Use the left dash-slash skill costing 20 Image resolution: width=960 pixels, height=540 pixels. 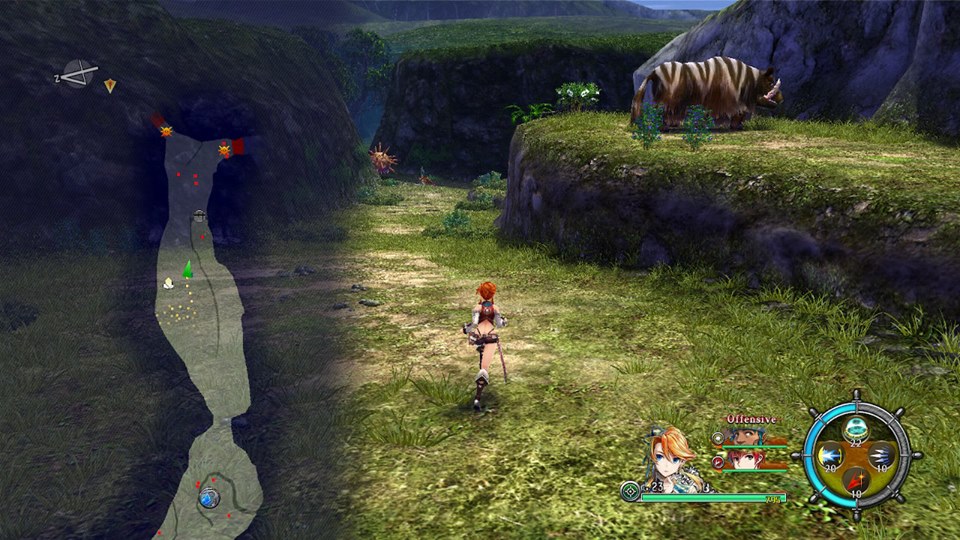coord(829,457)
